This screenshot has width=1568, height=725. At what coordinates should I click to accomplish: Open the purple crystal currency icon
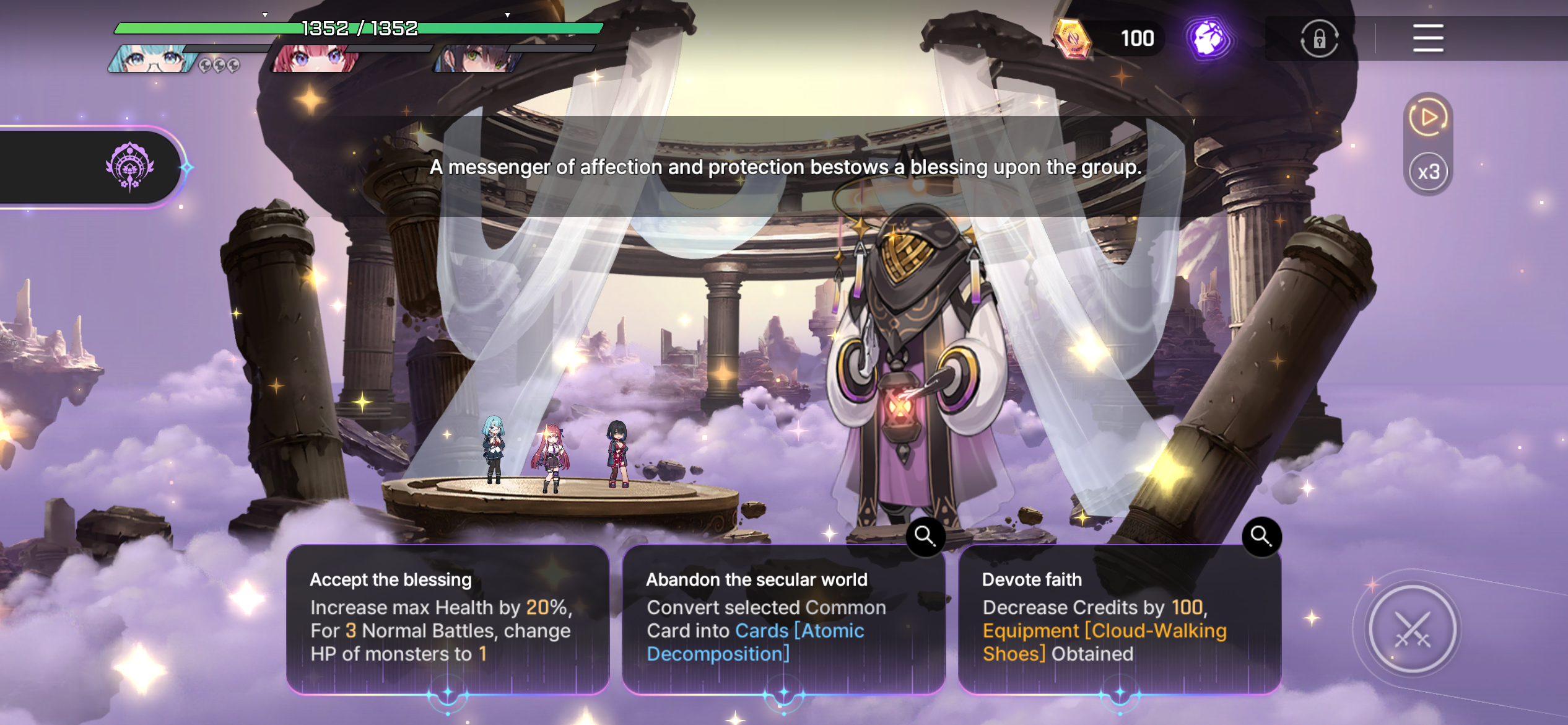click(x=1208, y=38)
